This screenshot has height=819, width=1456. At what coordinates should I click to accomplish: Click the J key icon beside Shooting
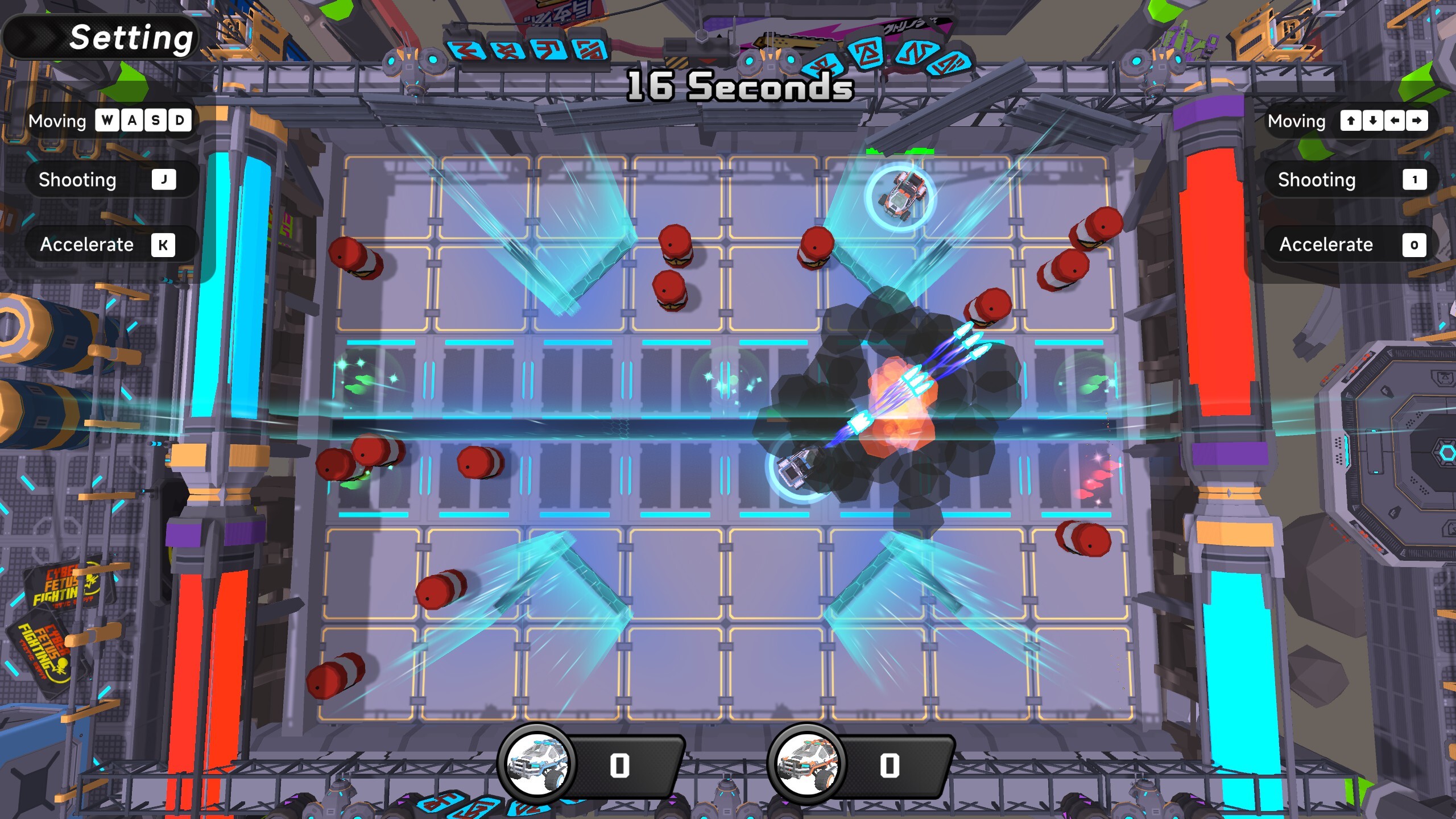[164, 180]
